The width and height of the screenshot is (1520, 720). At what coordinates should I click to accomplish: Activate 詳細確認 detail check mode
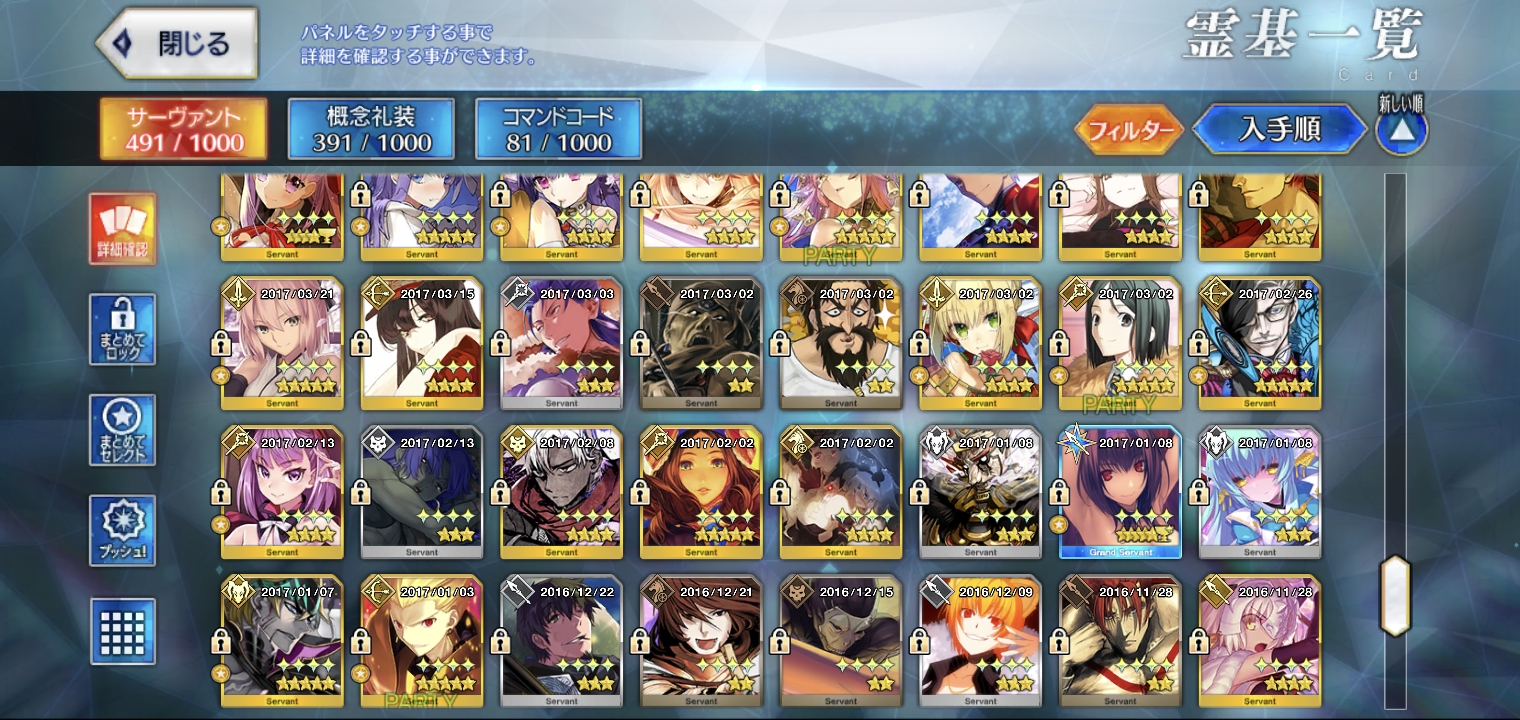tap(122, 229)
